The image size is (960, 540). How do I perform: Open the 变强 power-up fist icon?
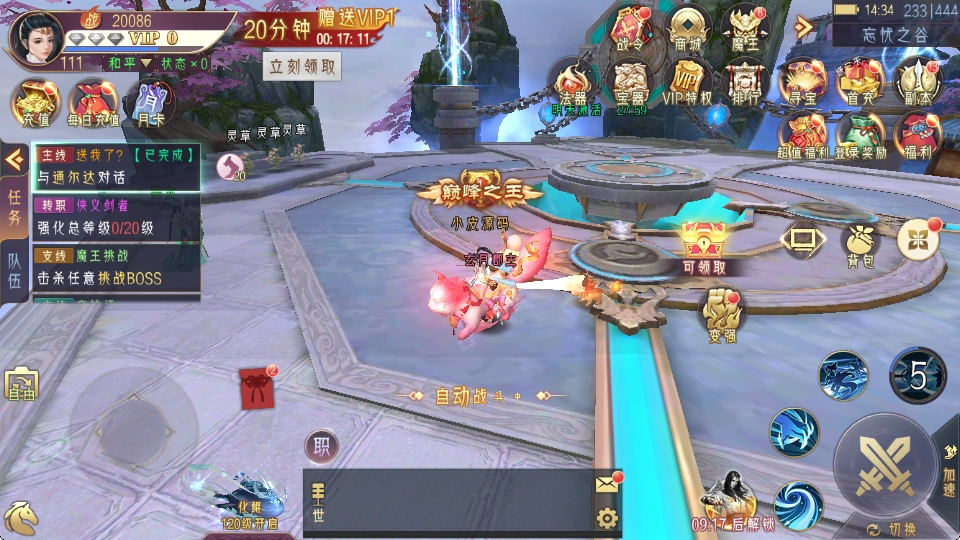pyautogui.click(x=722, y=311)
